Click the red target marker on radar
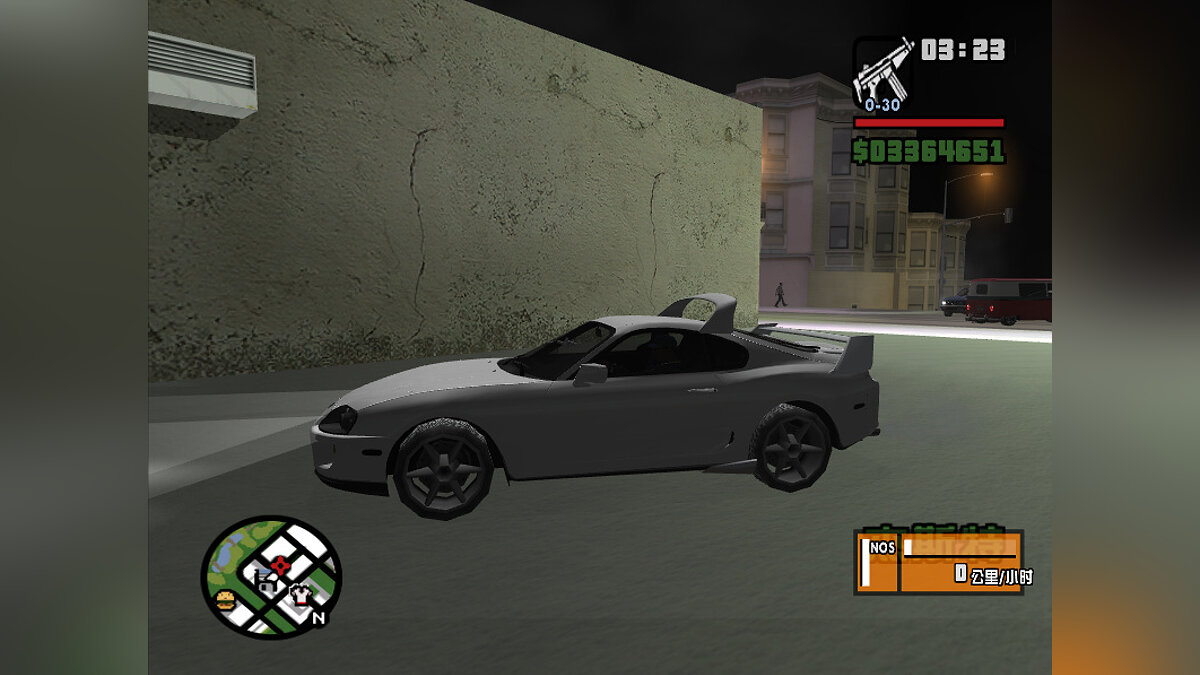 (280, 564)
